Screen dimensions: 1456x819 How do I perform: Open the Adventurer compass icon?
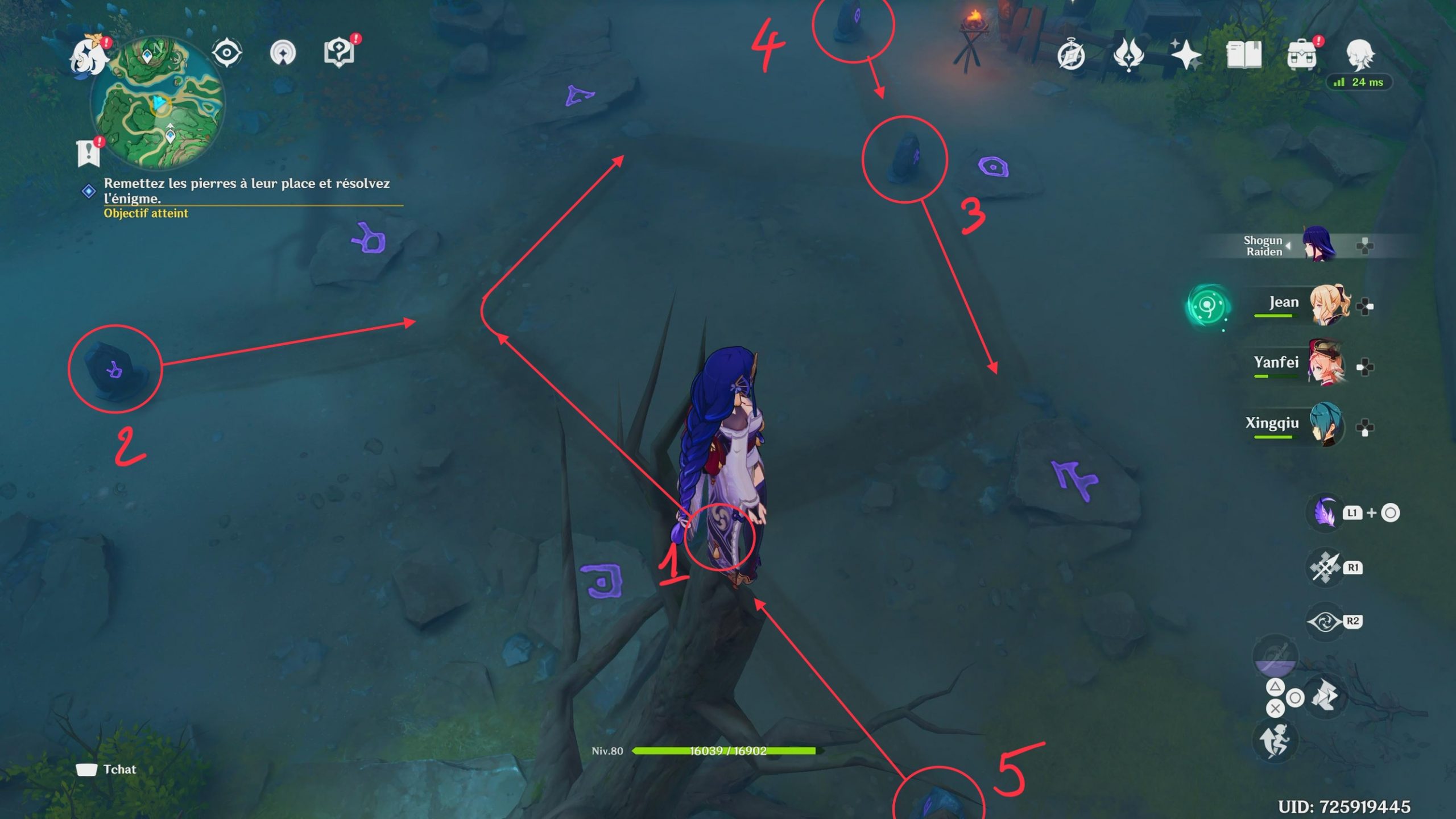click(1071, 56)
